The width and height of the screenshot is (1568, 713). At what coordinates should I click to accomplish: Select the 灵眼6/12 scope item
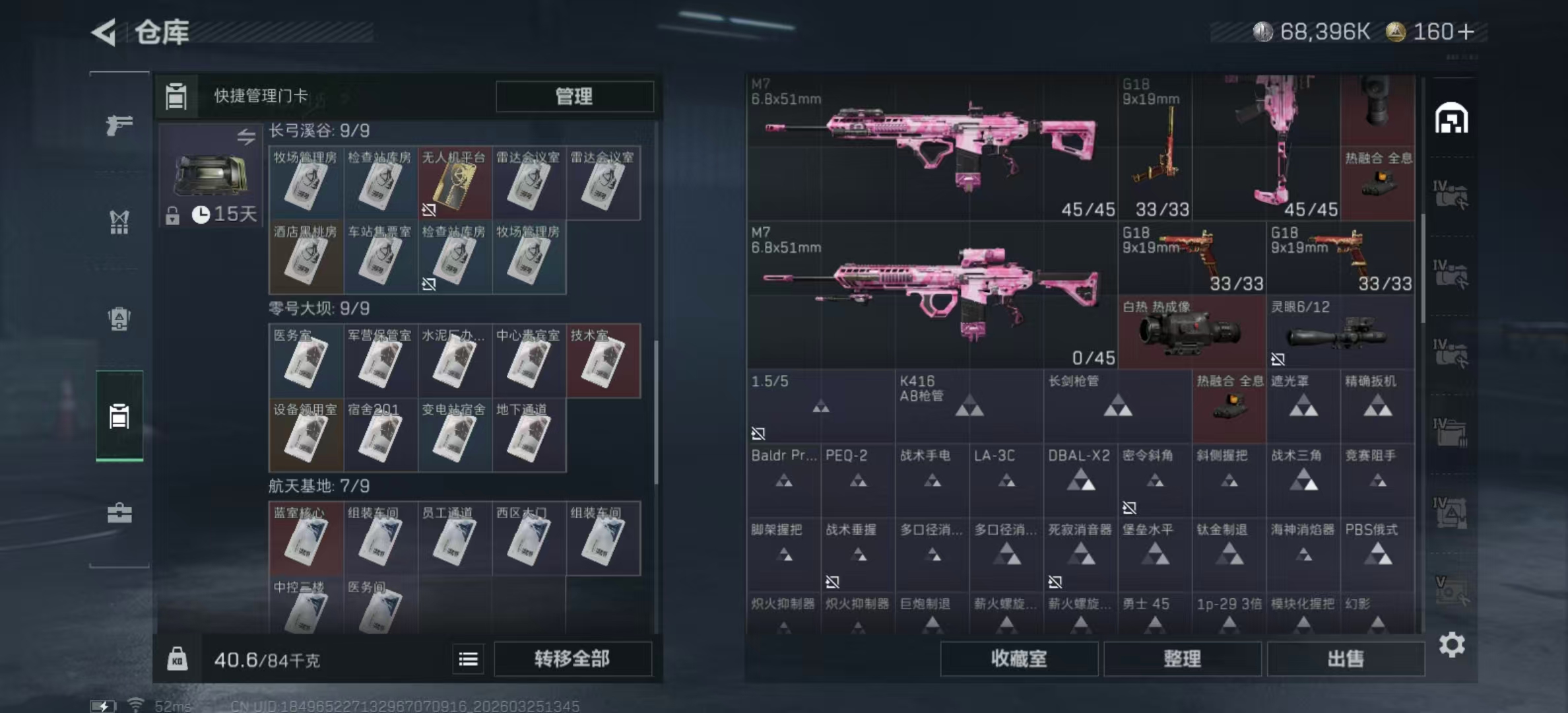pyautogui.click(x=1340, y=332)
